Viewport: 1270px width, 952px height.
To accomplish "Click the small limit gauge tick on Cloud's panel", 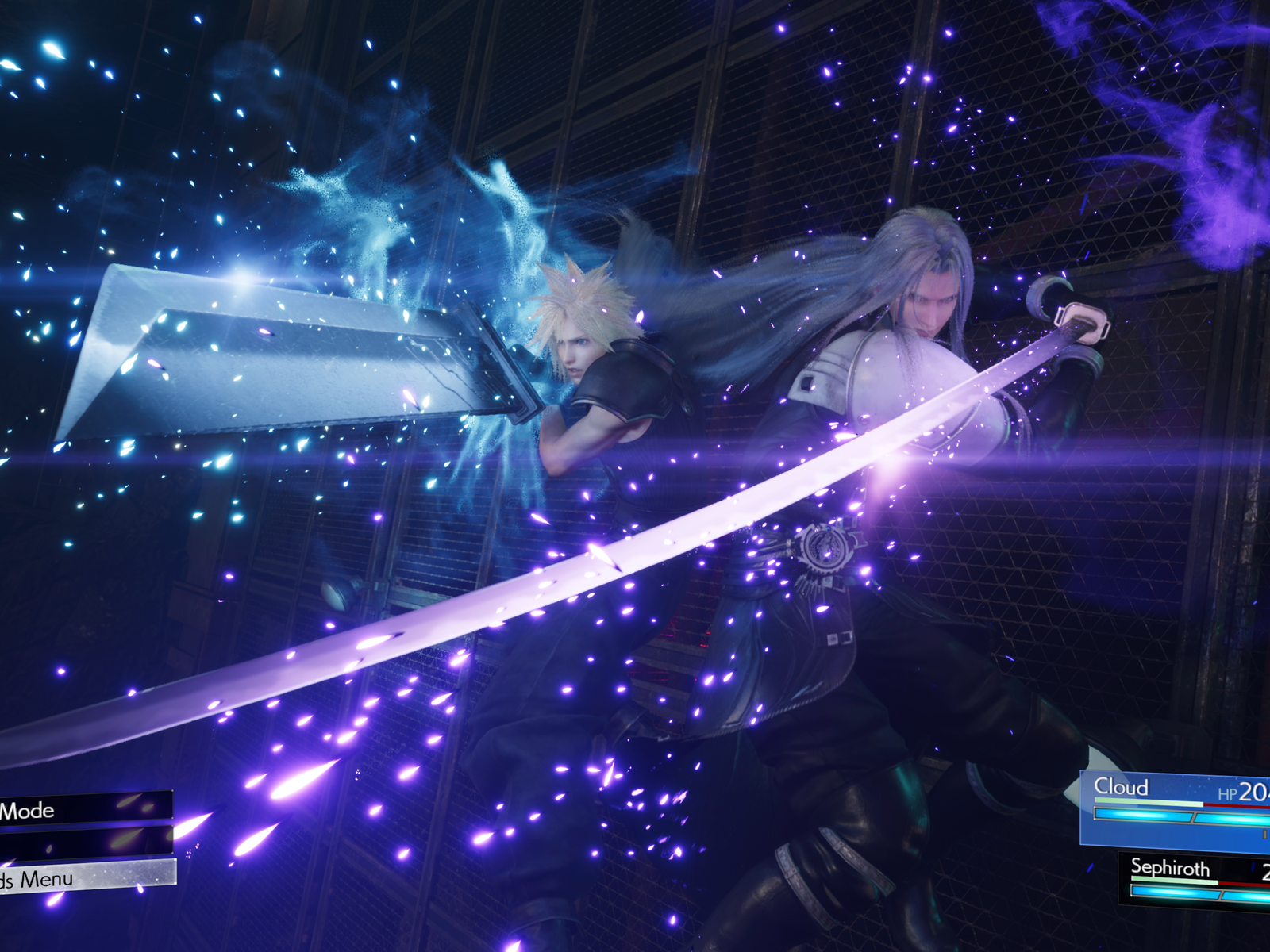I will click(x=1264, y=834).
